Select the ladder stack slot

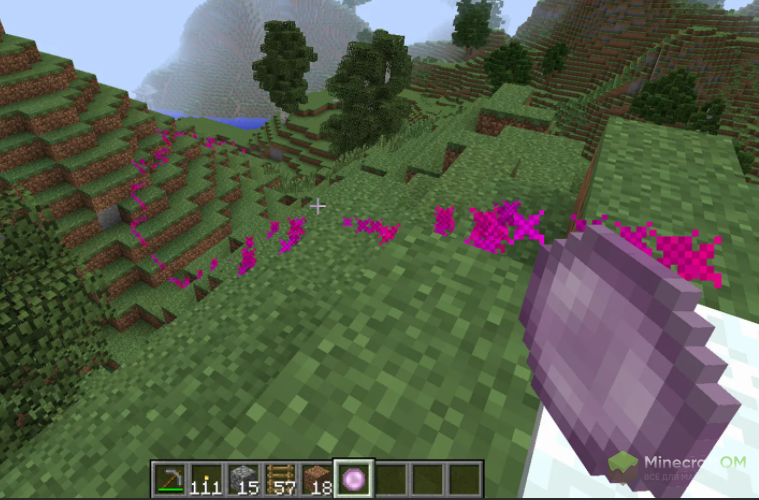click(x=279, y=477)
